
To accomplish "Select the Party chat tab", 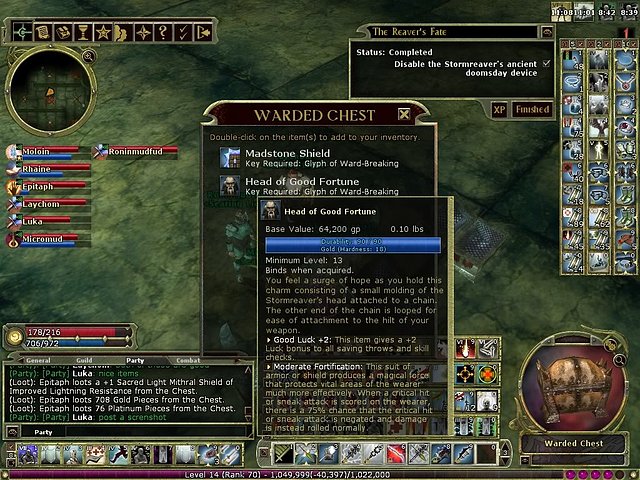I will click(134, 360).
